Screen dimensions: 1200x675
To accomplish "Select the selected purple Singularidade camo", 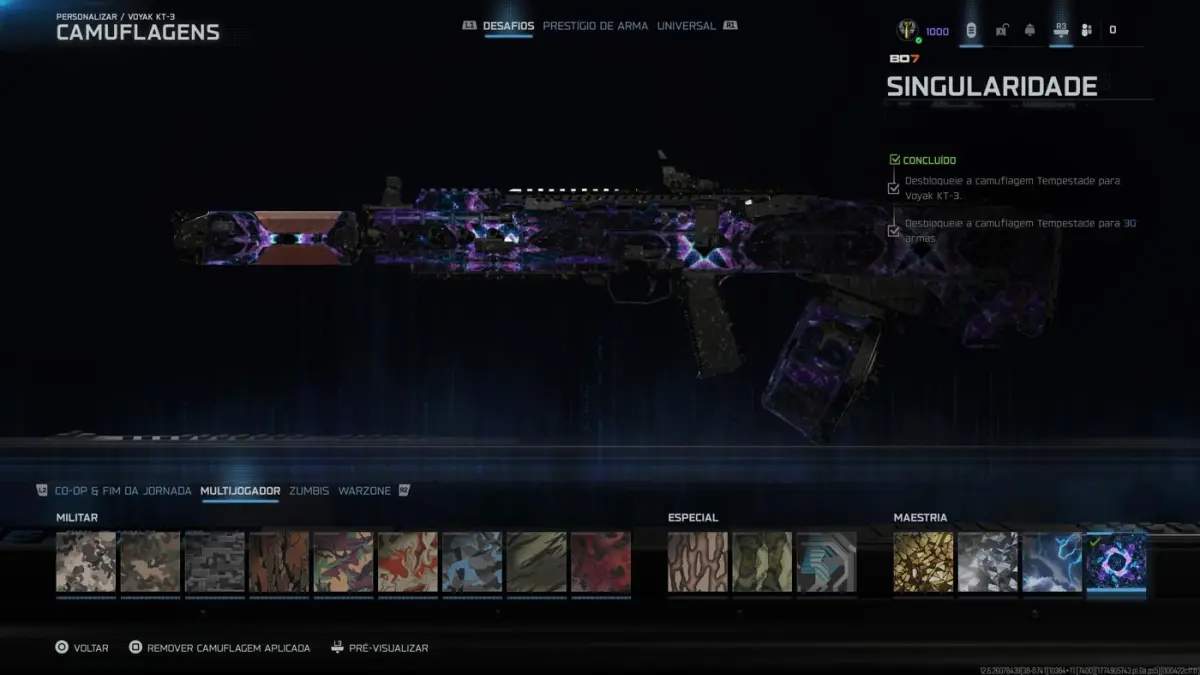I will click(1116, 562).
